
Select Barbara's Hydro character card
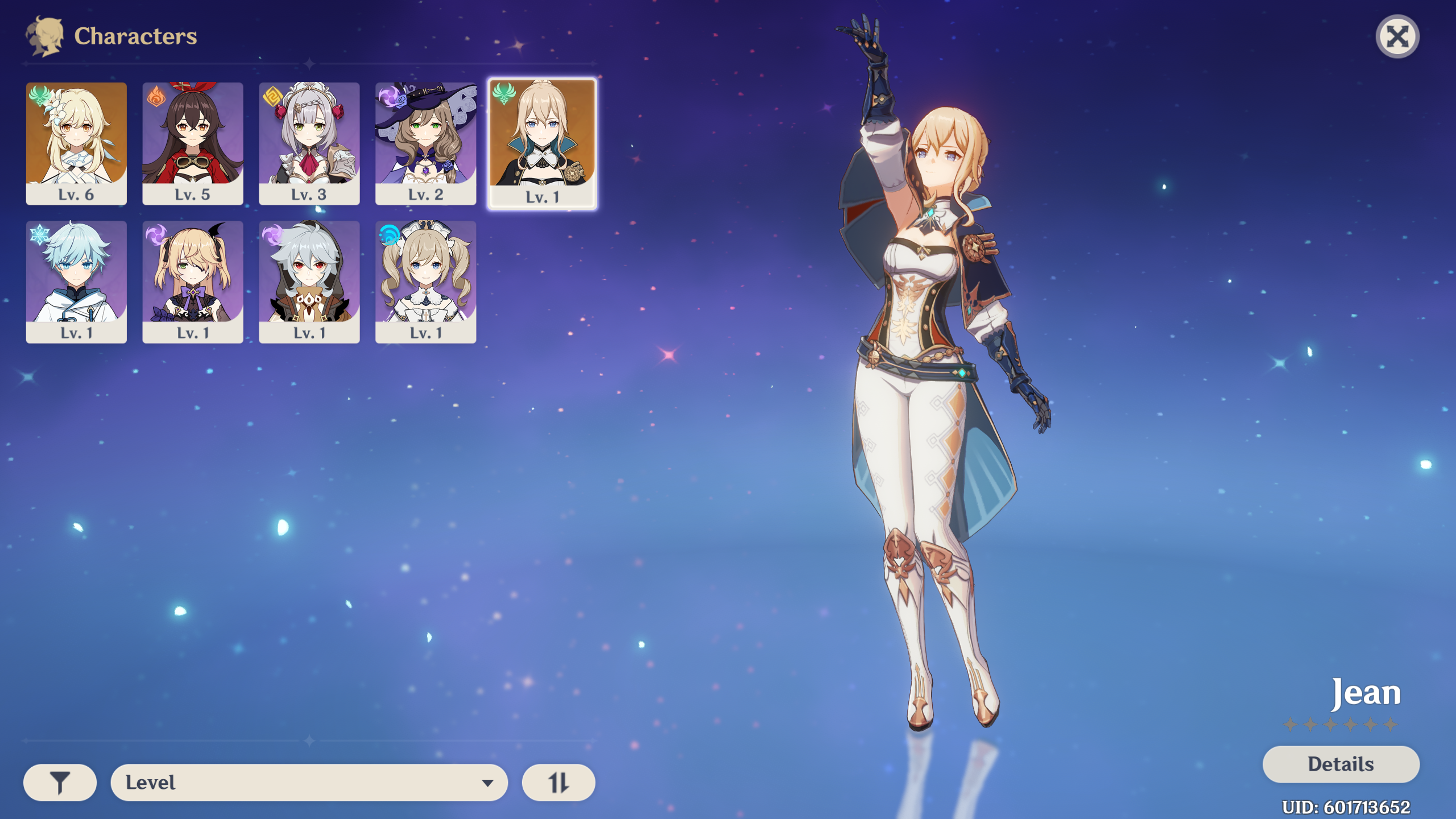click(x=425, y=282)
